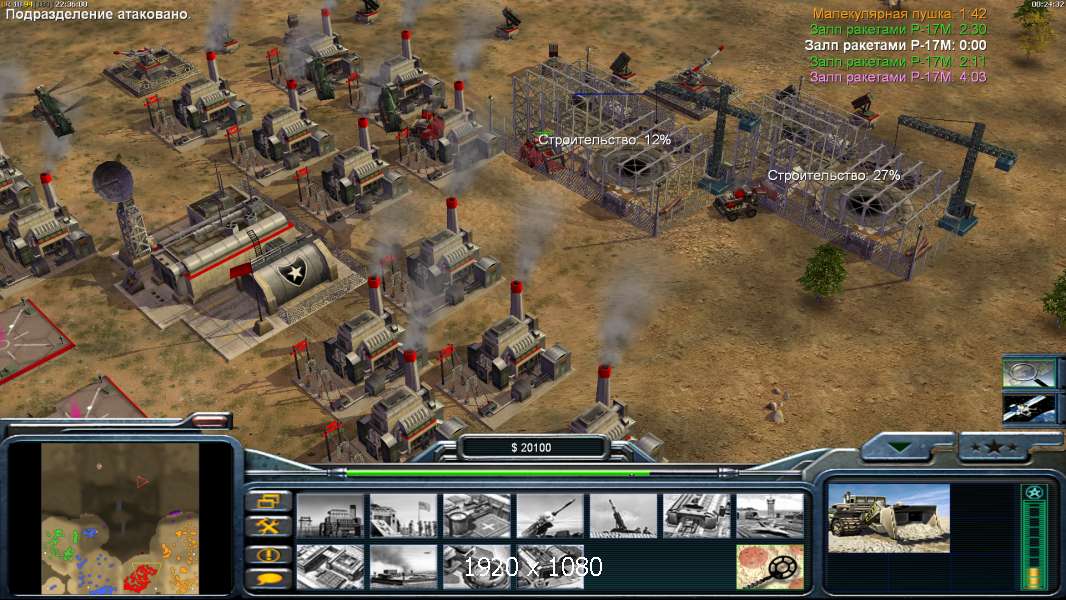Use the Spy Satellite power shortcut
The width and height of the screenshot is (1066, 600).
pyautogui.click(x=1030, y=408)
